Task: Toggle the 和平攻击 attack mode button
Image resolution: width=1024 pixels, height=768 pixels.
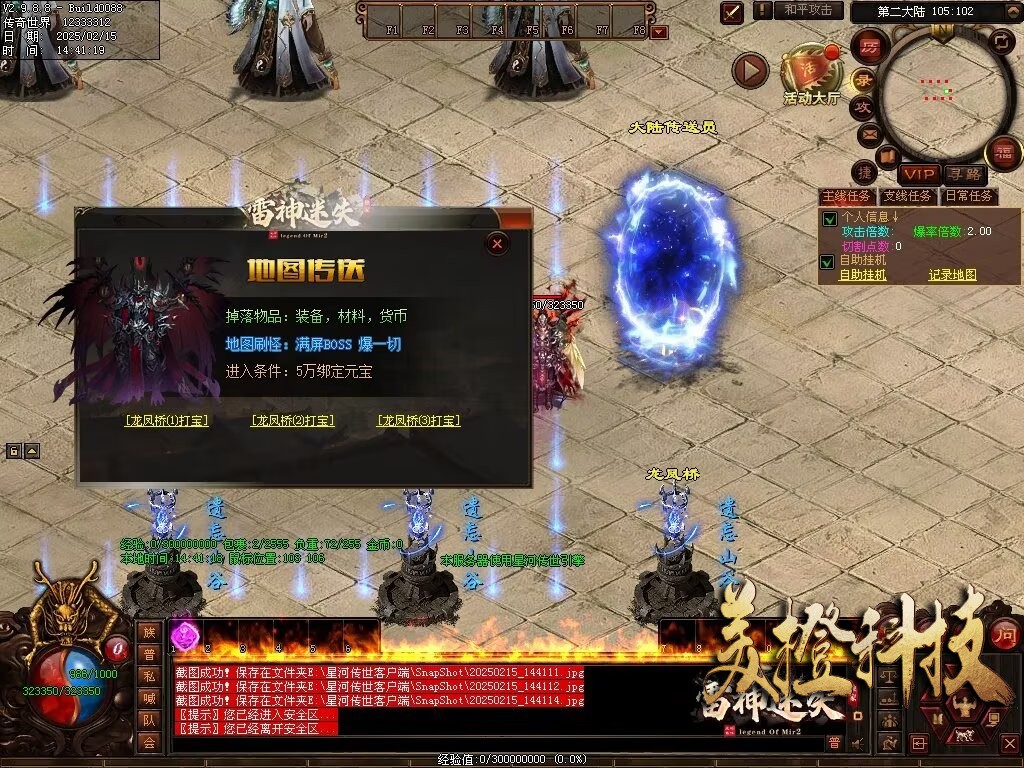Action: [x=807, y=10]
